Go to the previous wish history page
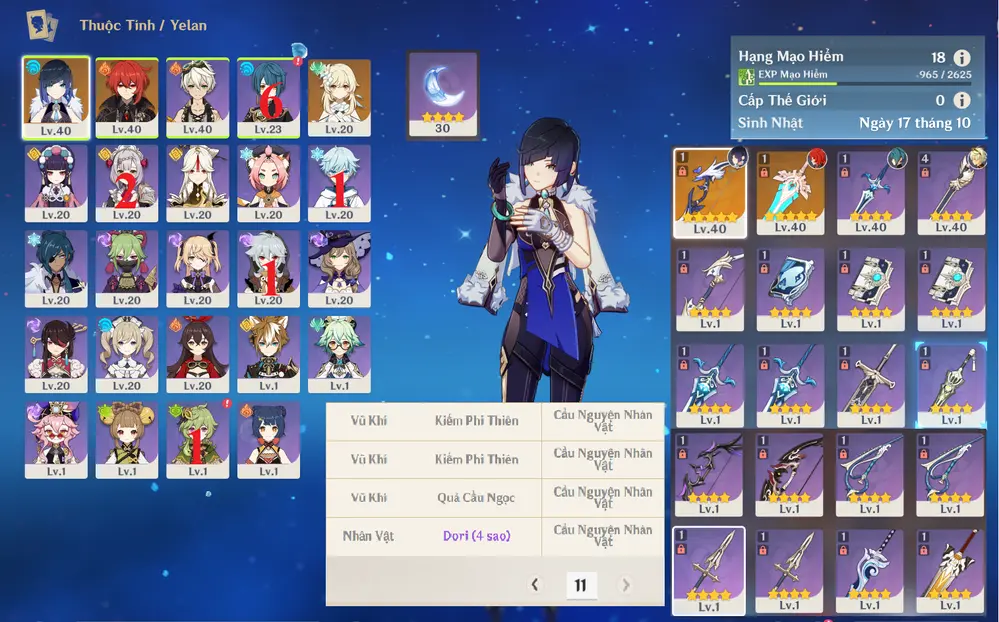999x622 pixels. click(535, 585)
